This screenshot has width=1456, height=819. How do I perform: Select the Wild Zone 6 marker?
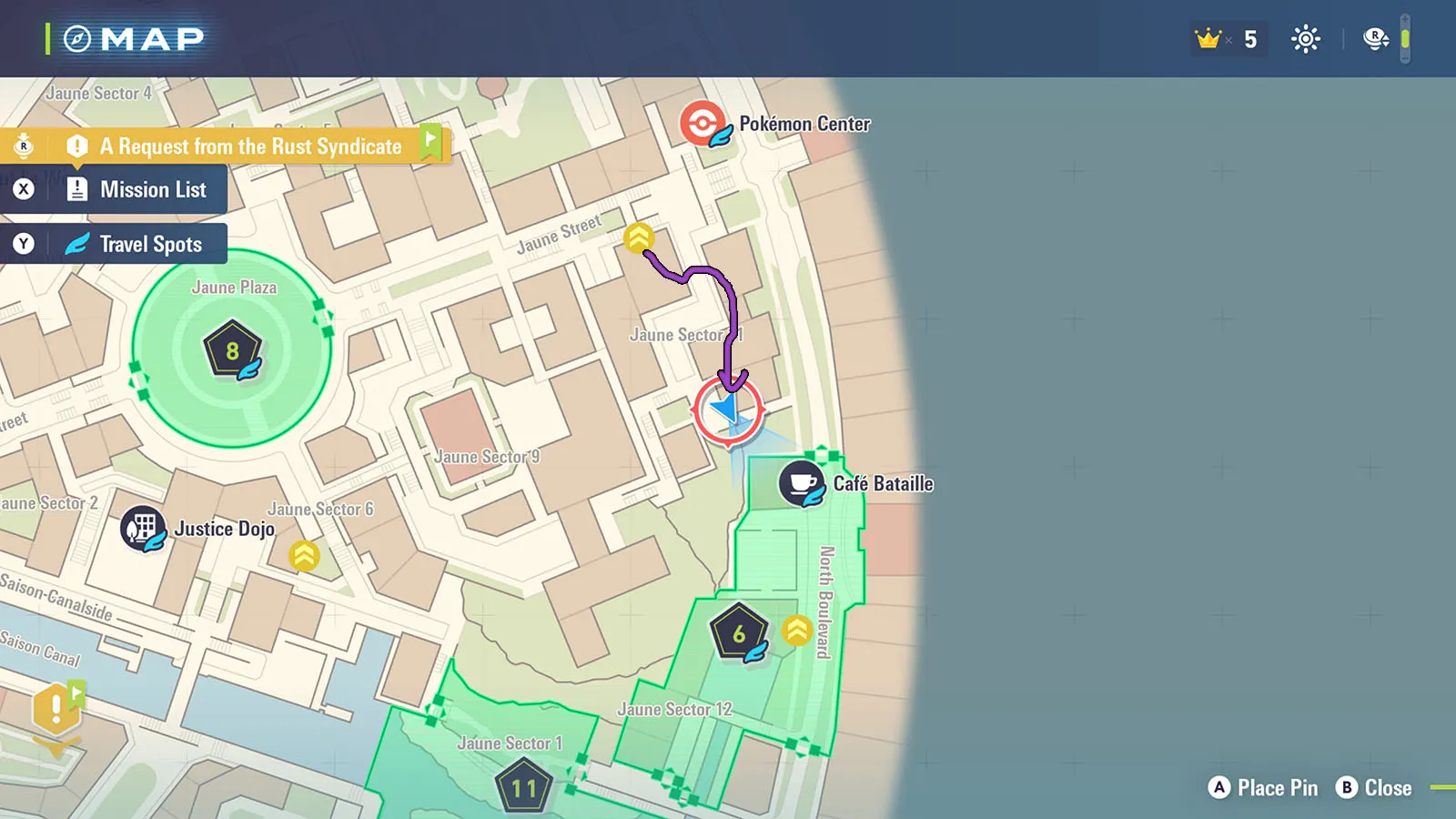pos(739,632)
